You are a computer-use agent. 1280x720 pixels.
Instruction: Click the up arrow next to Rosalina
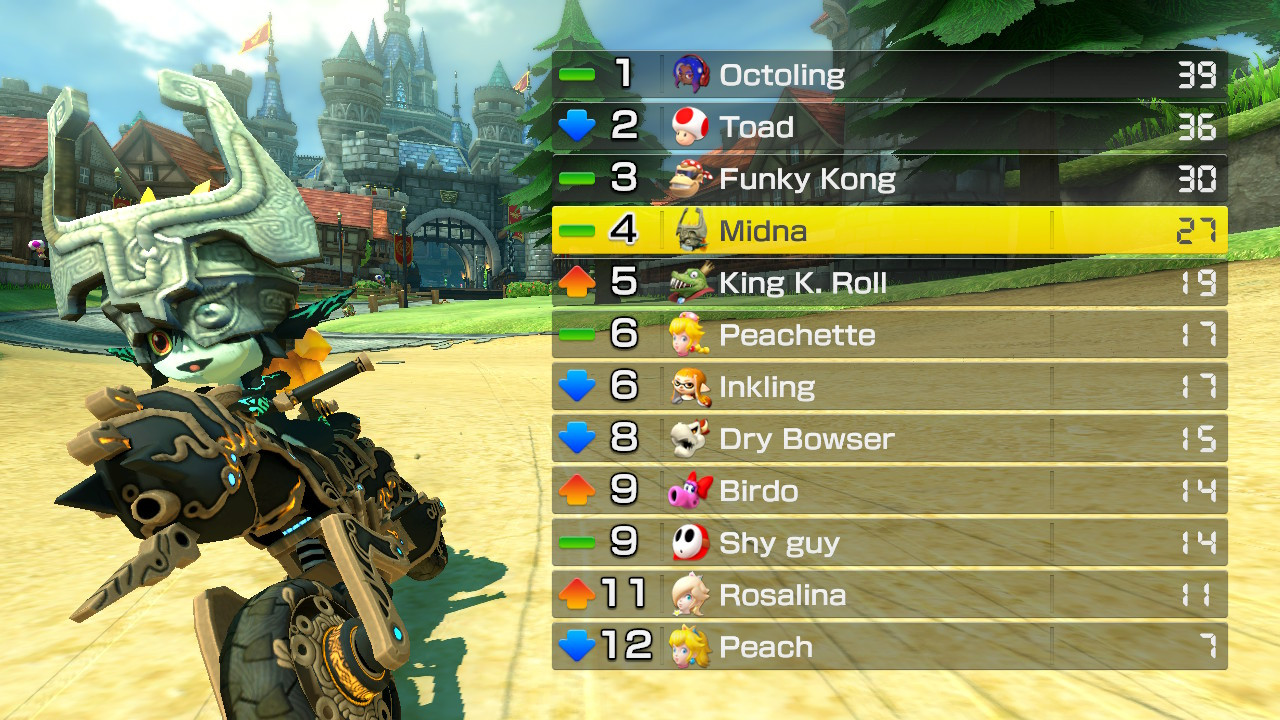(x=575, y=594)
